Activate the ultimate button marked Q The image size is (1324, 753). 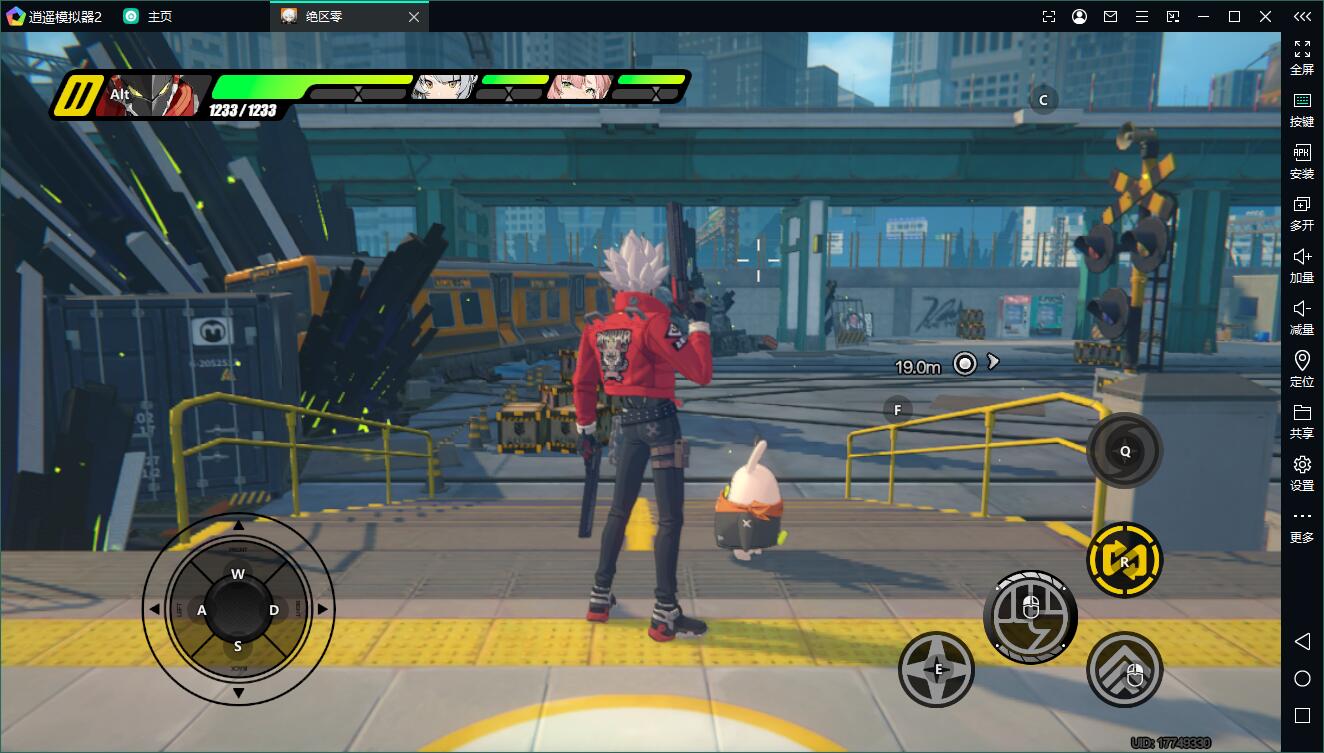(x=1124, y=451)
